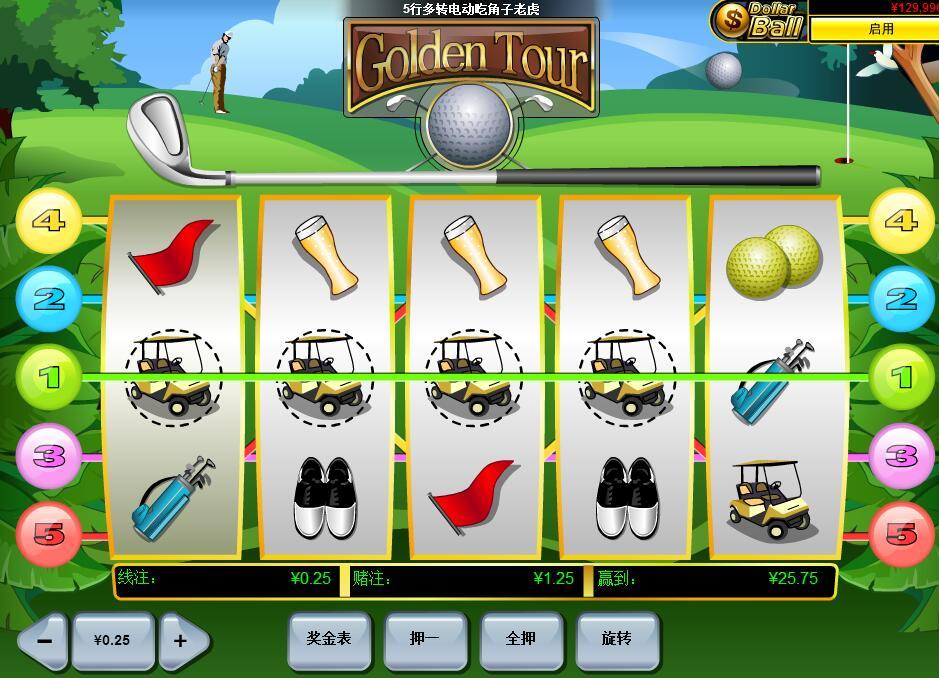Enable Dollar Ball with the yellow 启用 button
Viewport: 939px width, 678px height.
[x=880, y=29]
